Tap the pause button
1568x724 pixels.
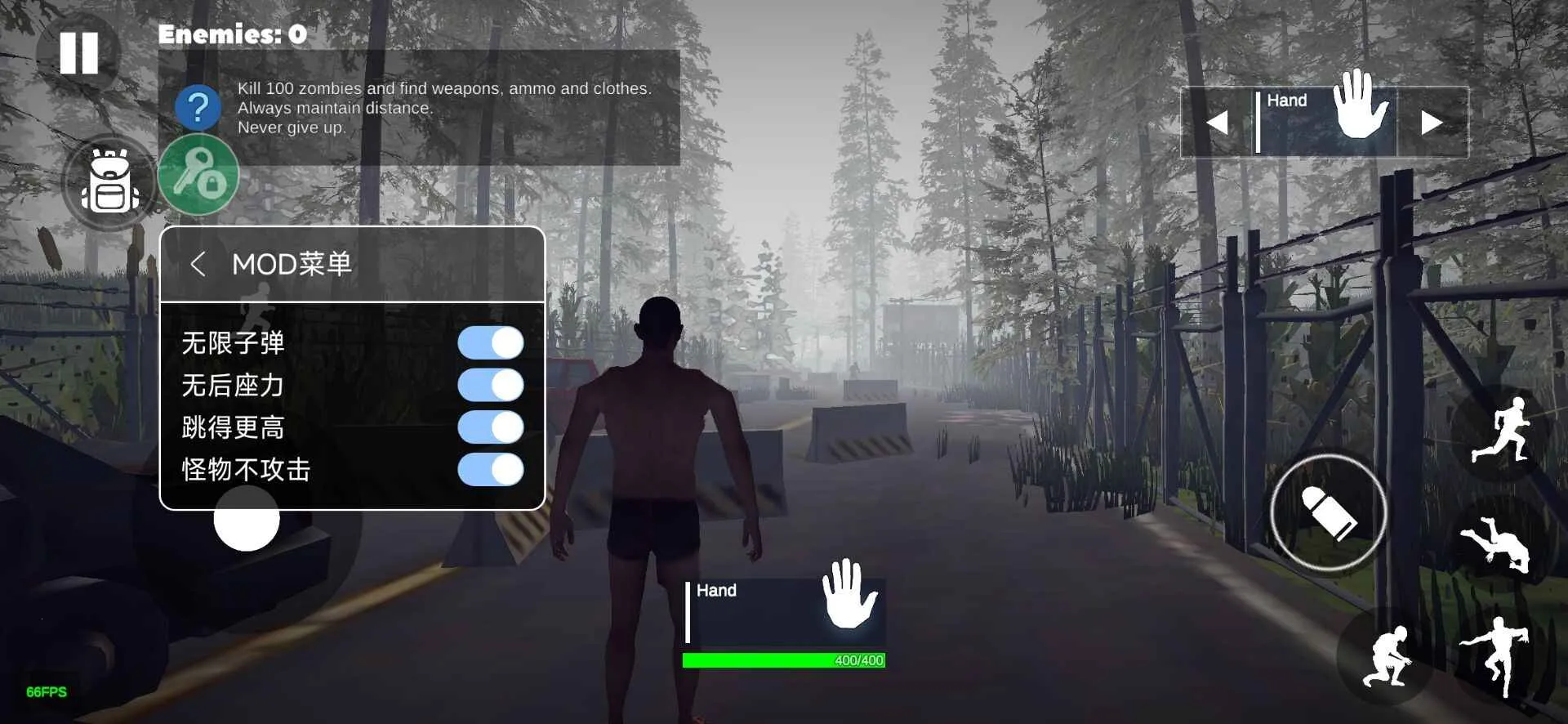point(79,51)
